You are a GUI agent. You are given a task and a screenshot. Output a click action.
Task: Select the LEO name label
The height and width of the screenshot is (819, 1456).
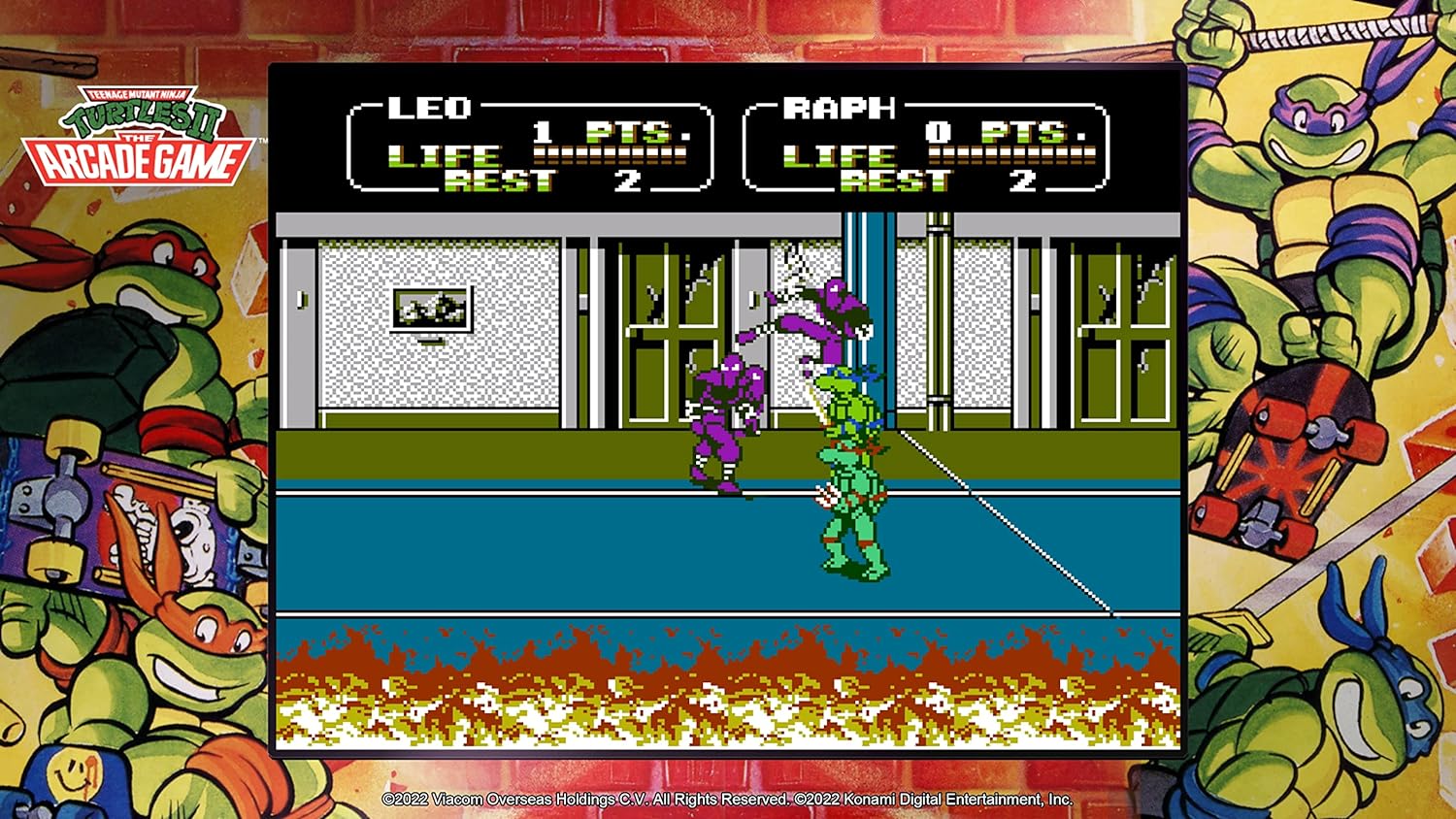click(430, 107)
